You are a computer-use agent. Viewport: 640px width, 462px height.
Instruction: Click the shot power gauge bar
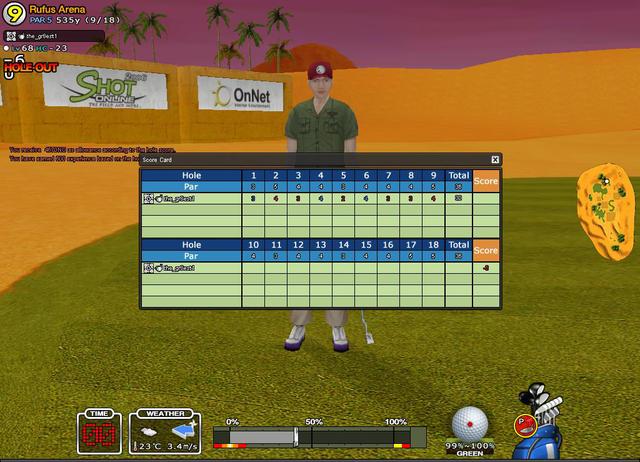(320, 437)
